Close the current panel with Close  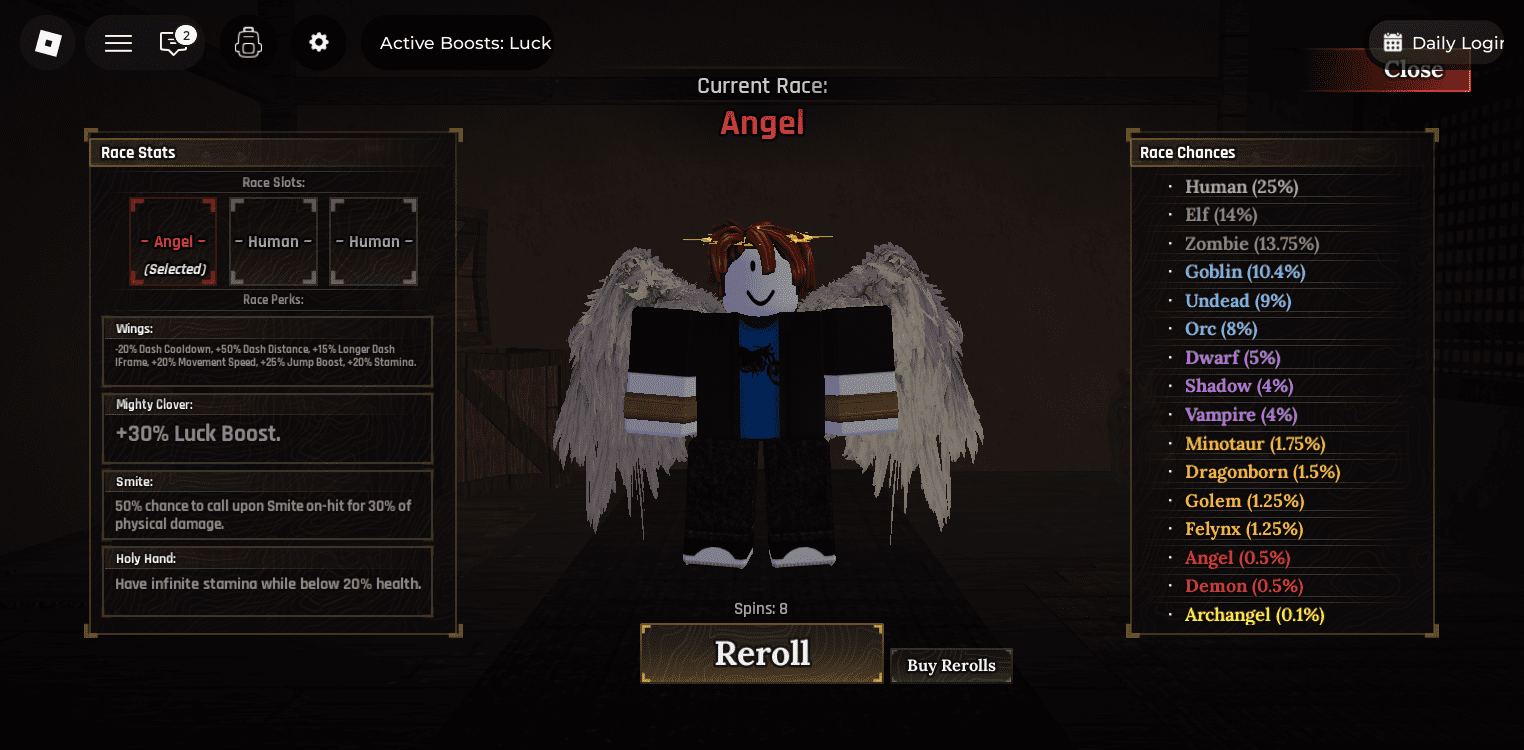coord(1413,70)
